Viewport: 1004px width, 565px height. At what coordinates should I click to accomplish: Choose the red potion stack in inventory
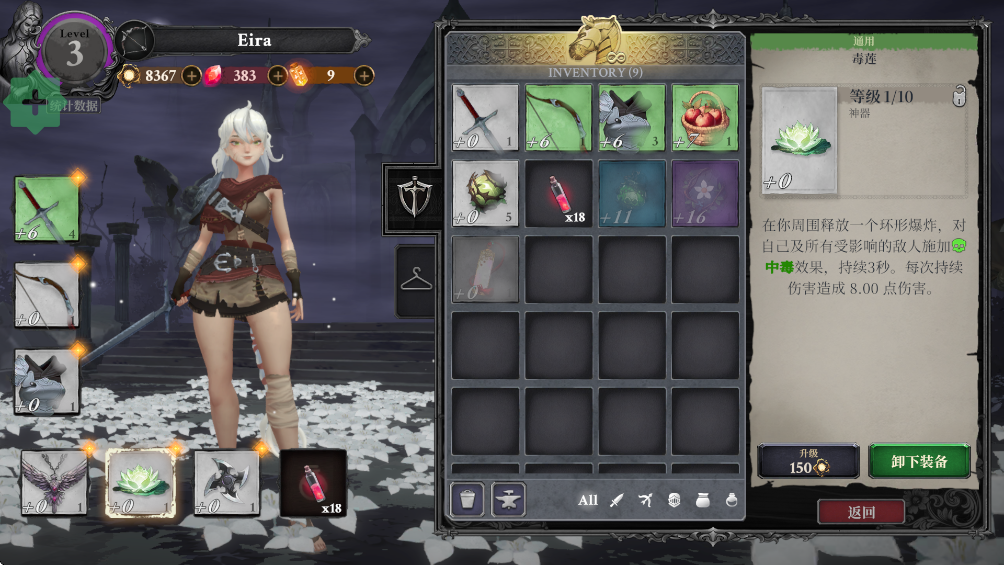[559, 193]
